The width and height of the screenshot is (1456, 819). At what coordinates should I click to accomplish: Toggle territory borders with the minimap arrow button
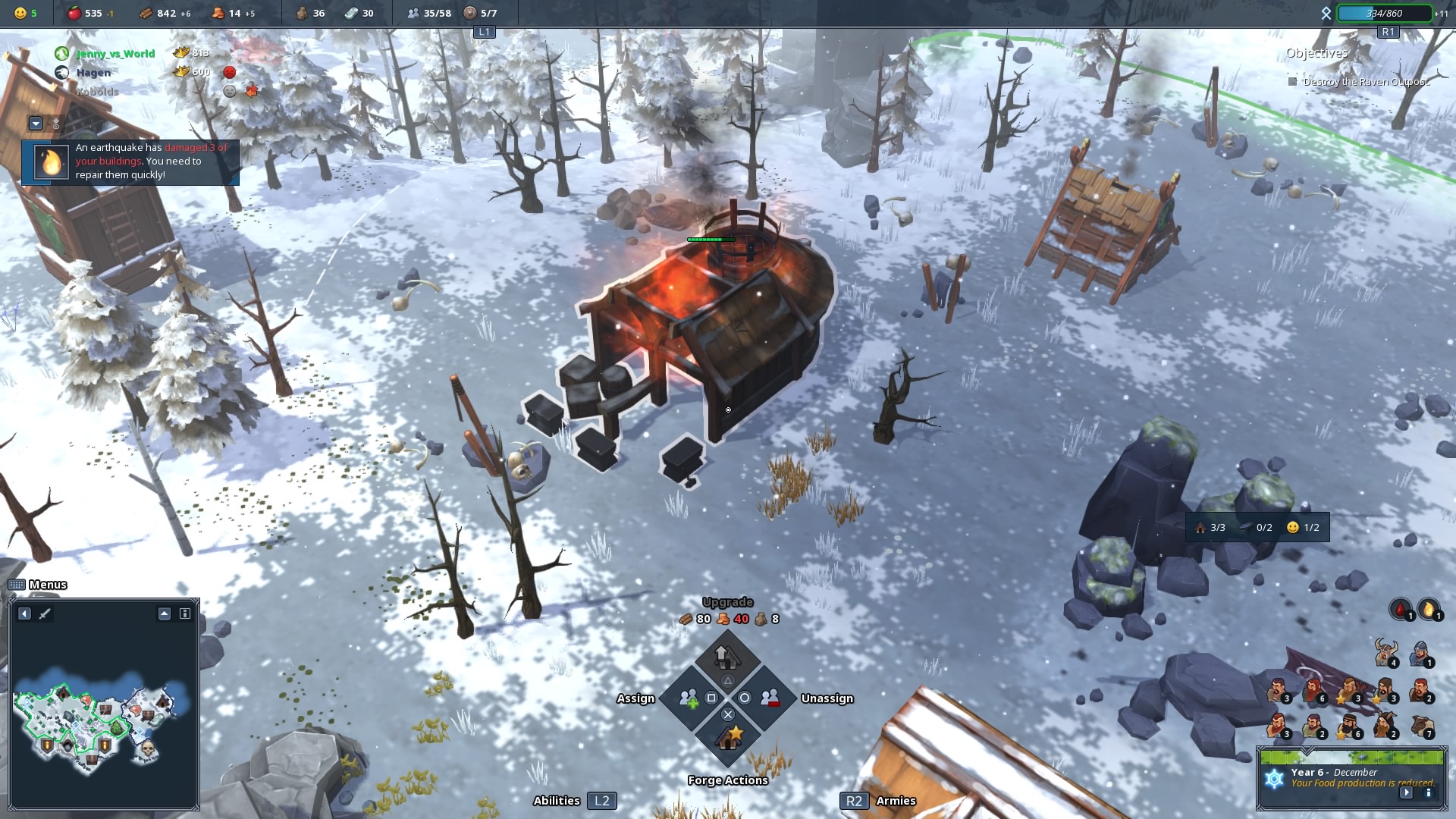click(x=164, y=614)
